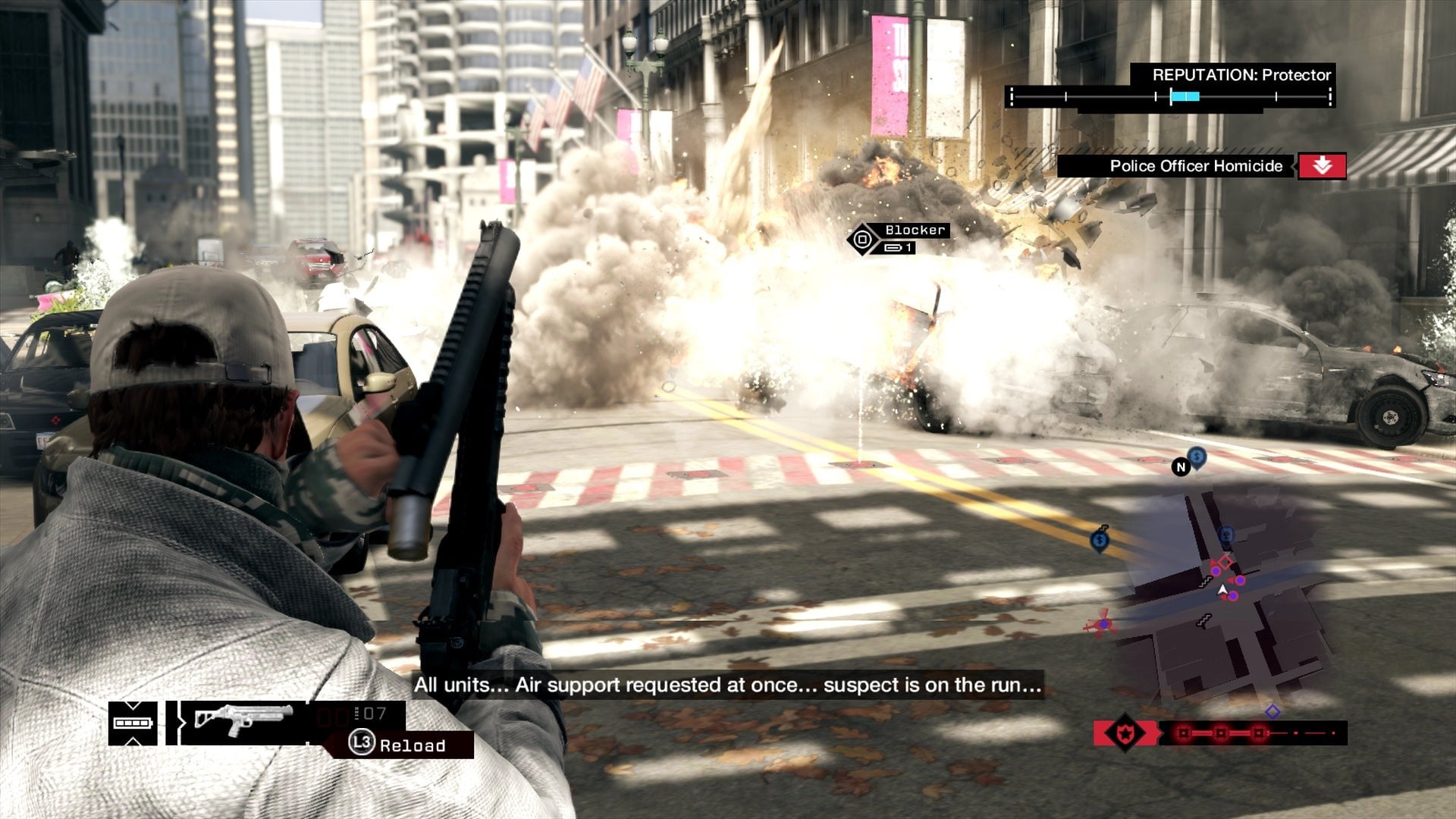Click the red down-arrow reputation loss icon
The image size is (1456, 819).
click(1322, 166)
